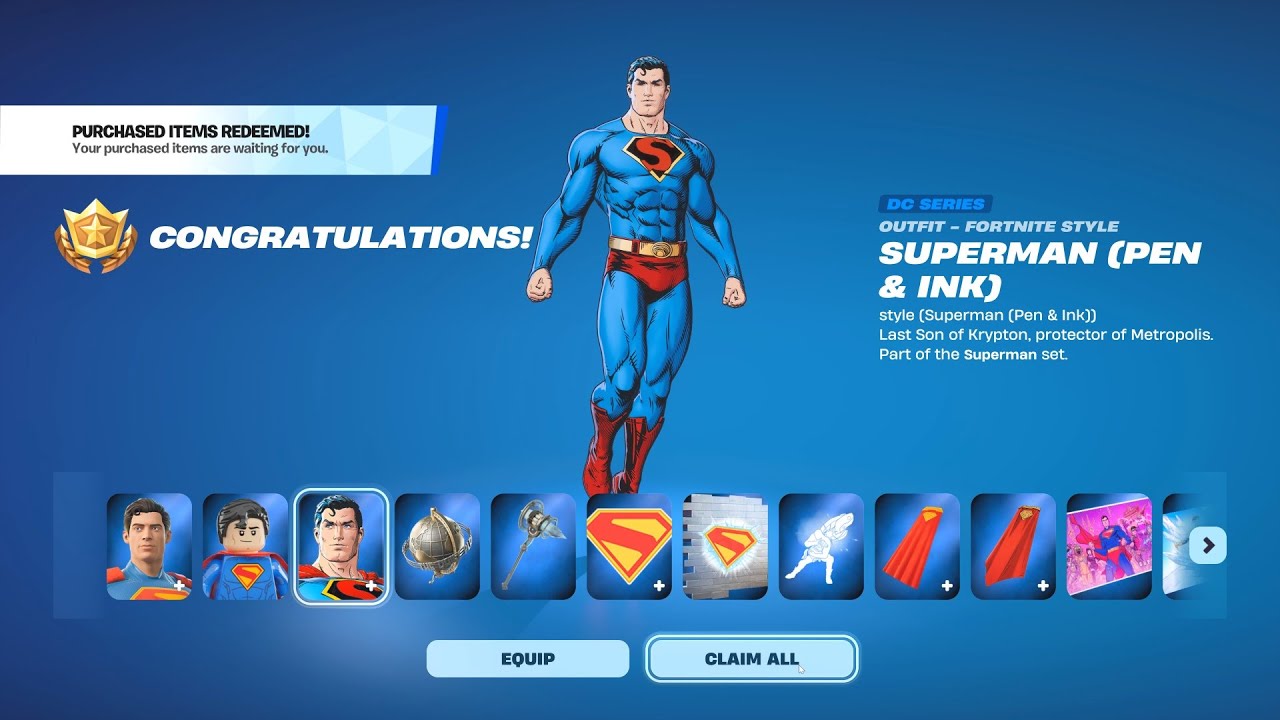Screen dimensions: 1280x720
Task: View the Superman shield wall spray
Action: [x=724, y=545]
